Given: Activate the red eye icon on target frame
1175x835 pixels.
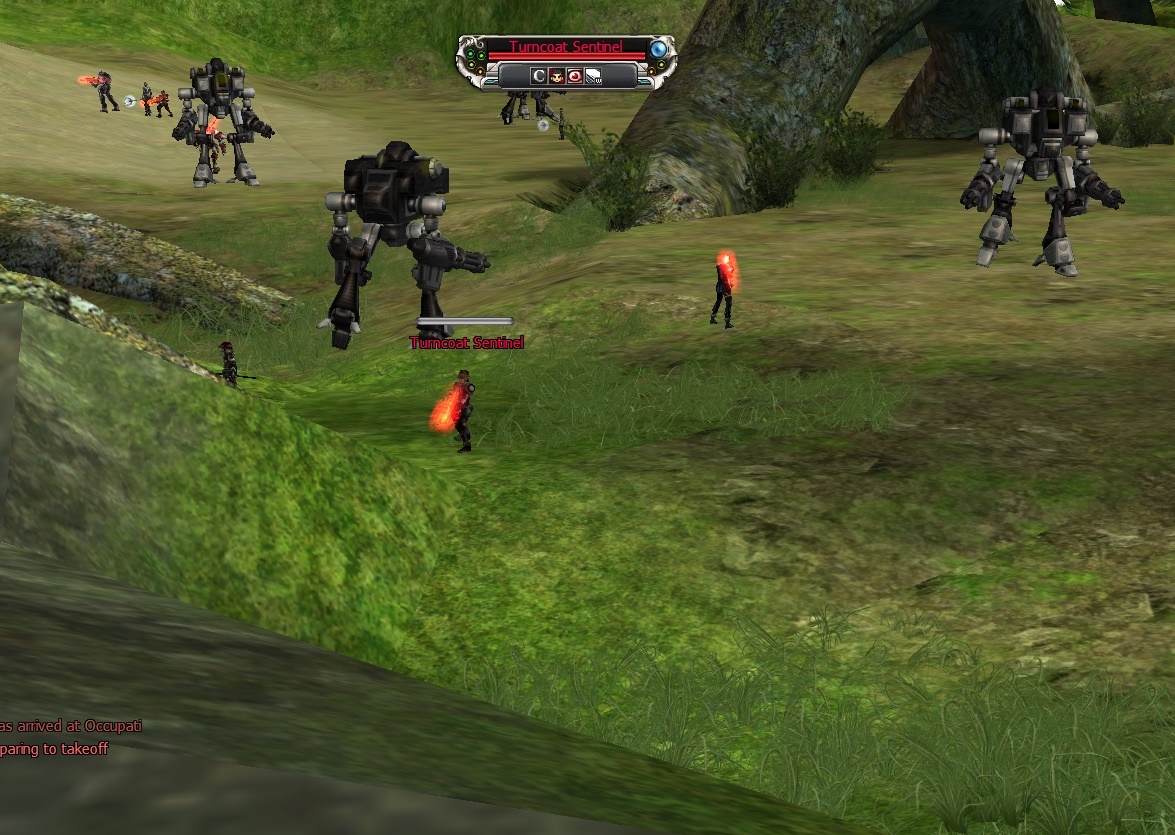Looking at the screenshot, I should click(574, 76).
